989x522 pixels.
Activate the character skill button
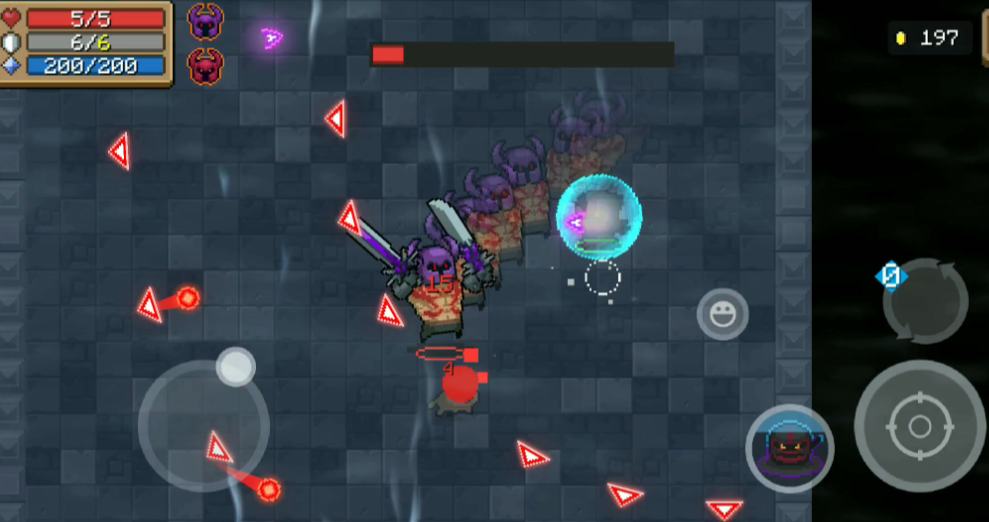[790, 449]
